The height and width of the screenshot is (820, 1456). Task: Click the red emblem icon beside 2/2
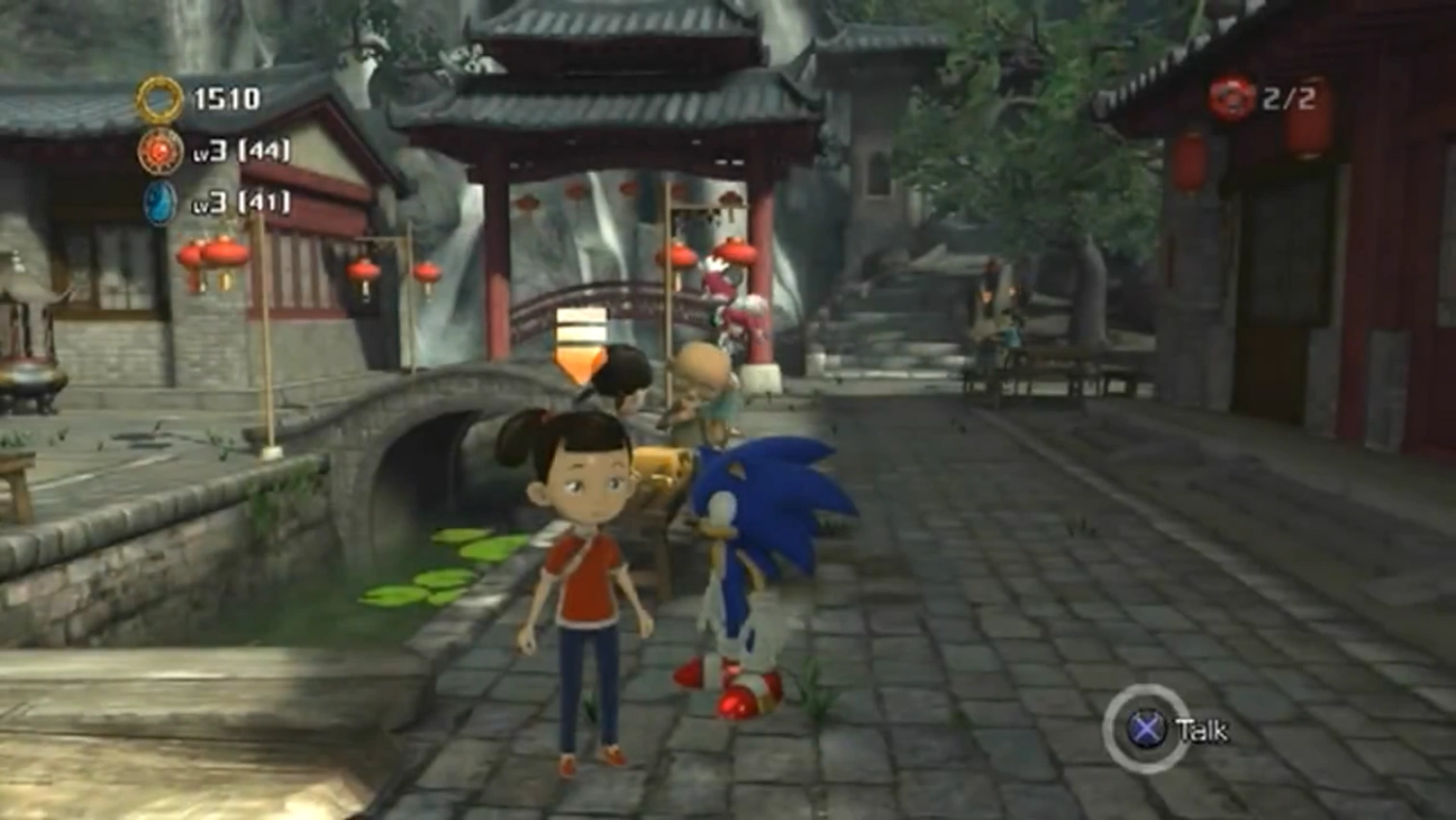(1231, 98)
